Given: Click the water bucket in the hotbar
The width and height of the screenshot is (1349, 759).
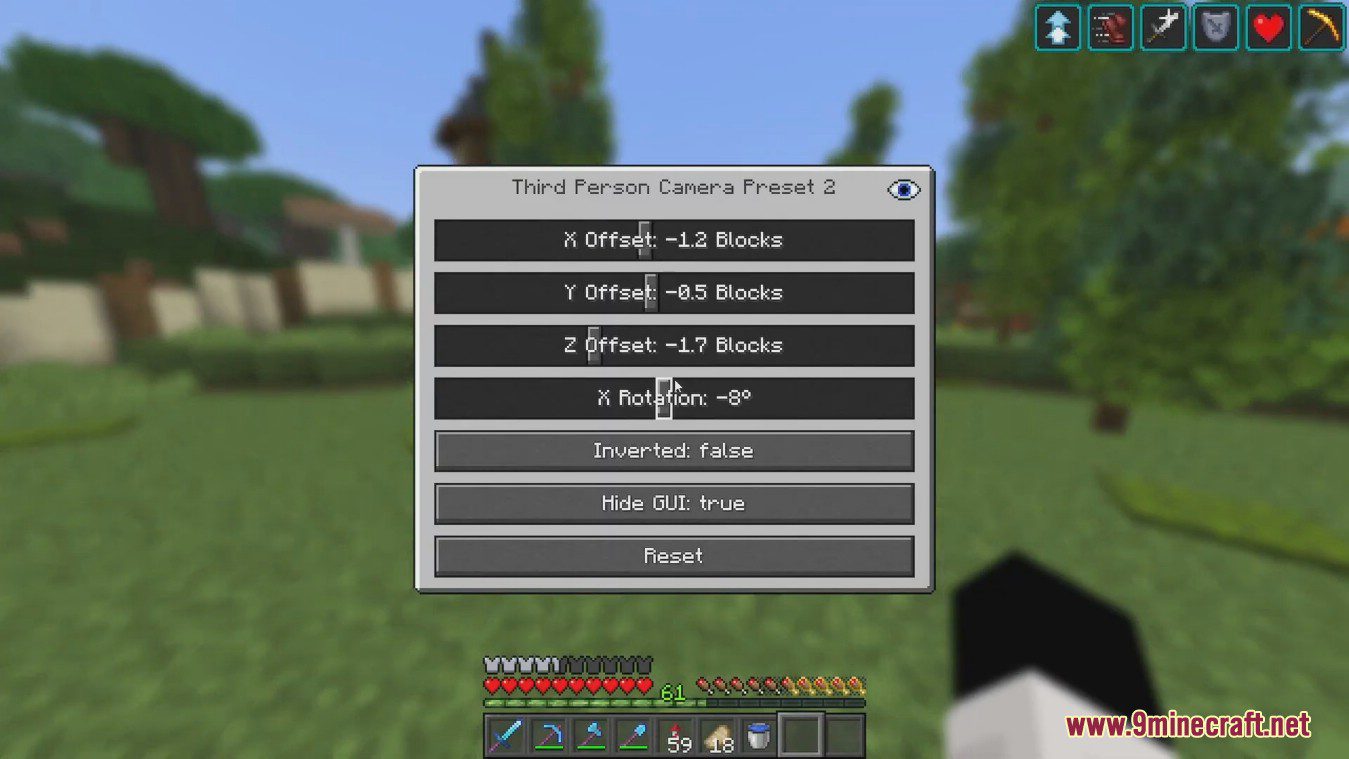Looking at the screenshot, I should (759, 736).
